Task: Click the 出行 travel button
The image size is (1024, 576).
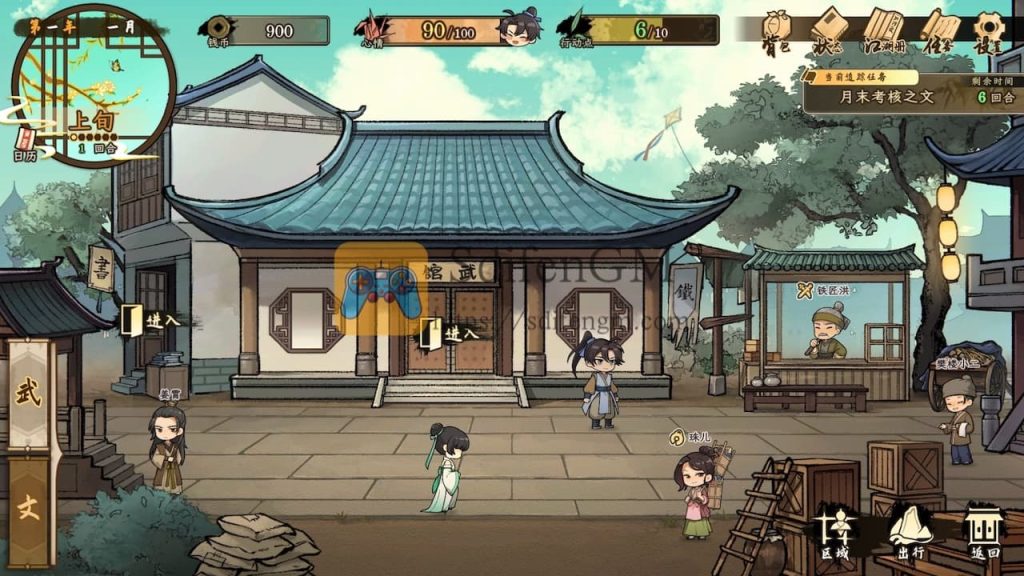Action: click(x=910, y=530)
